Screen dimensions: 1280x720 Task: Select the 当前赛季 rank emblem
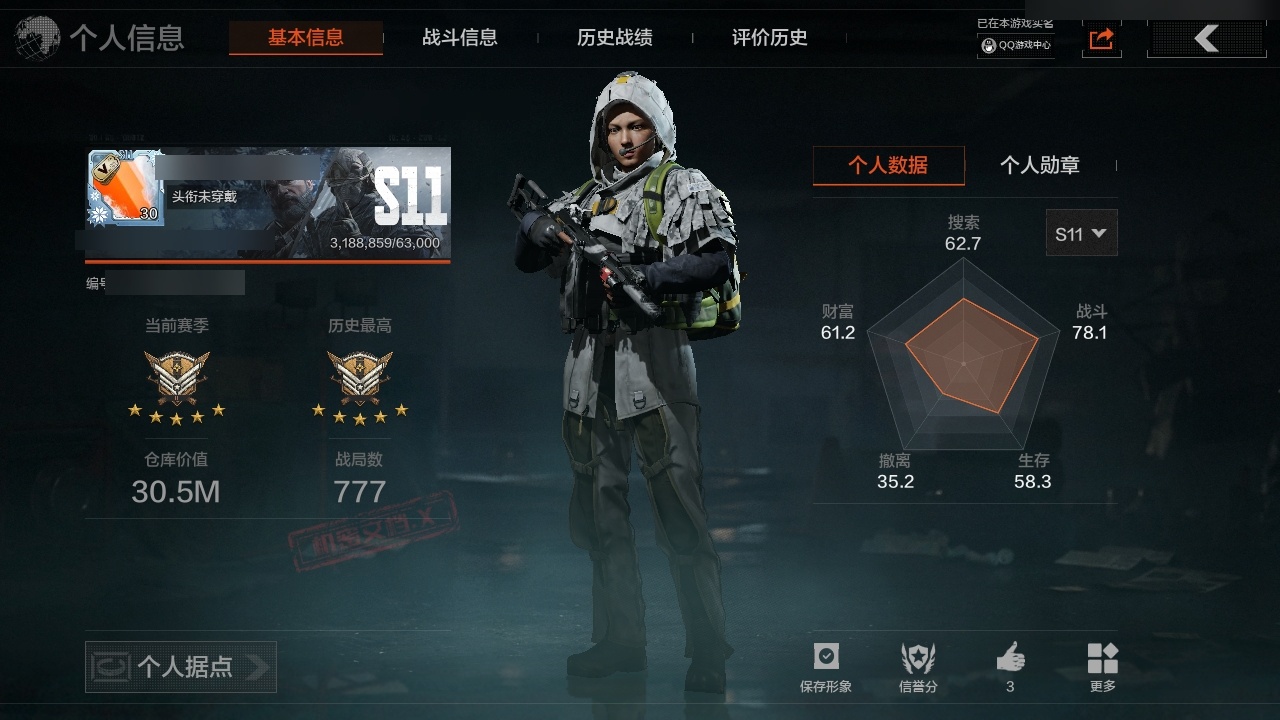(177, 377)
